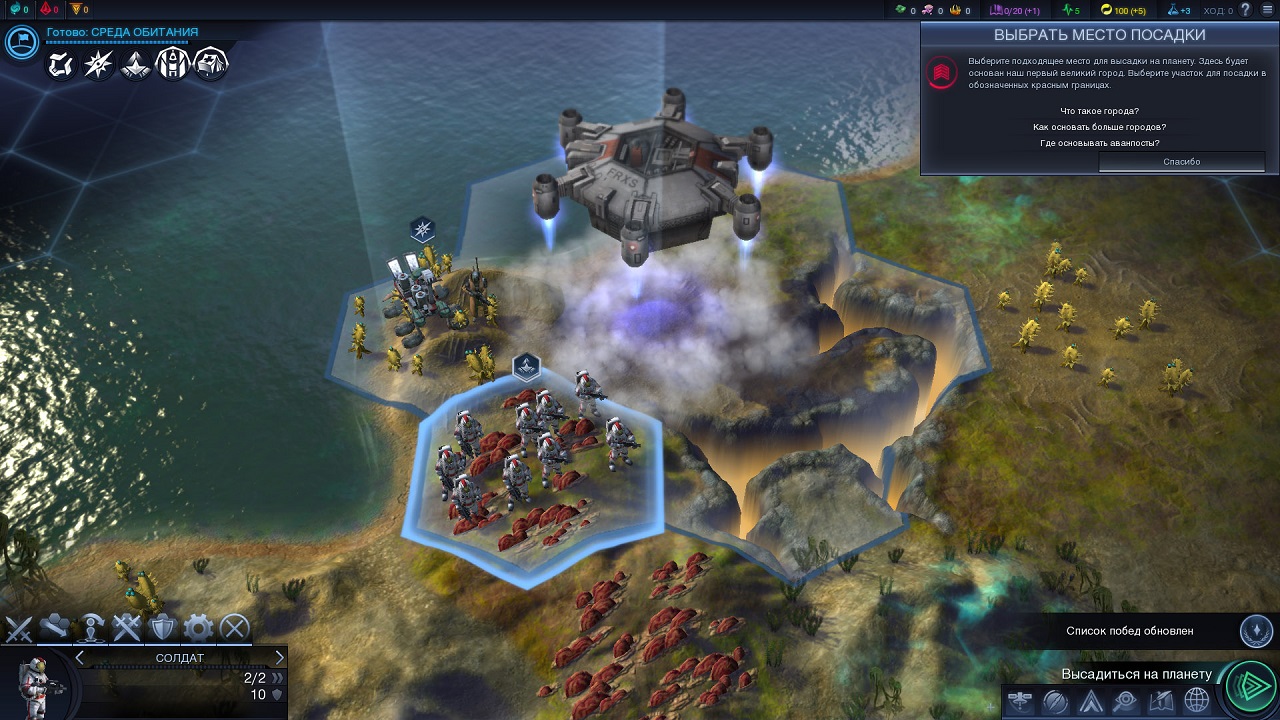1280x720 pixels.
Task: Click the «Спасибо» button in the tutorial panel
Action: 1181,162
